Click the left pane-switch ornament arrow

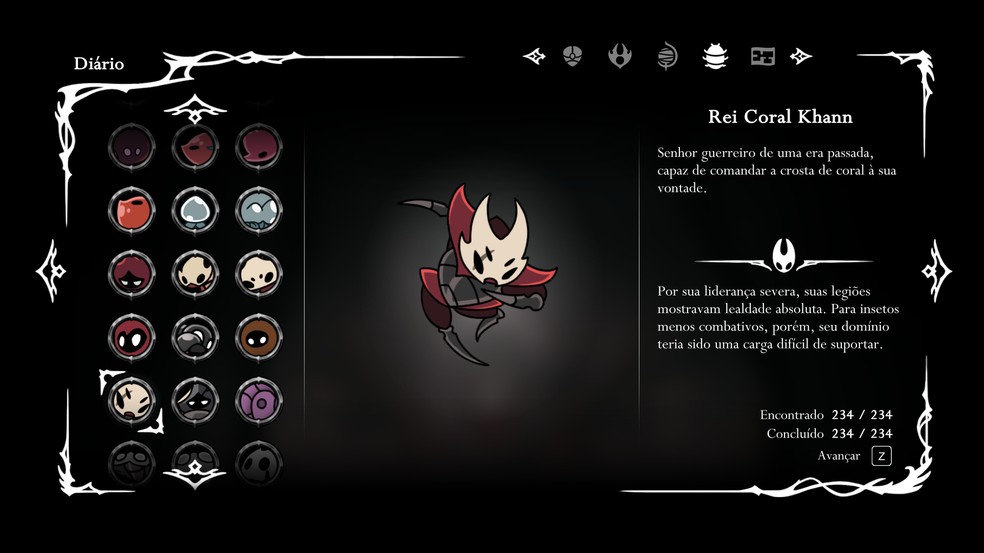[51, 271]
